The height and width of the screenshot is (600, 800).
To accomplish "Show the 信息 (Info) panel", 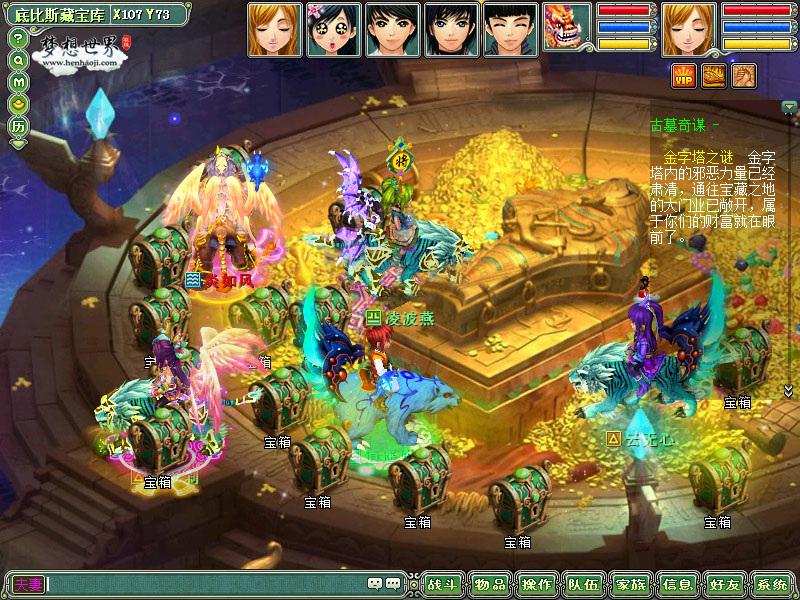I will tap(678, 584).
